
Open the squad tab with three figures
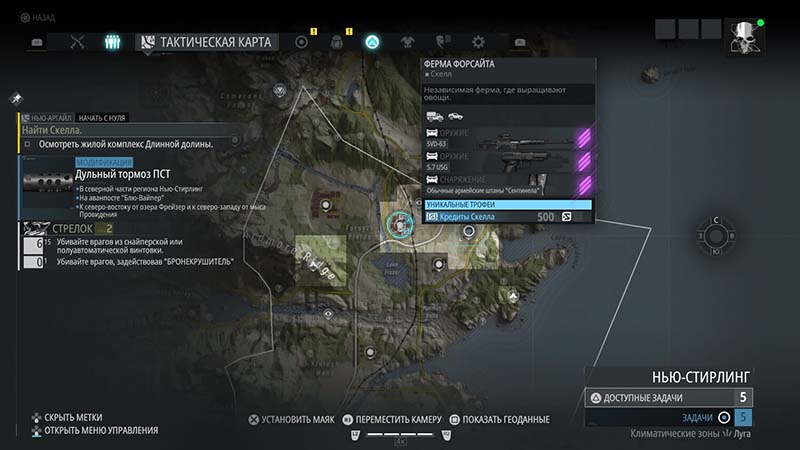pos(113,42)
